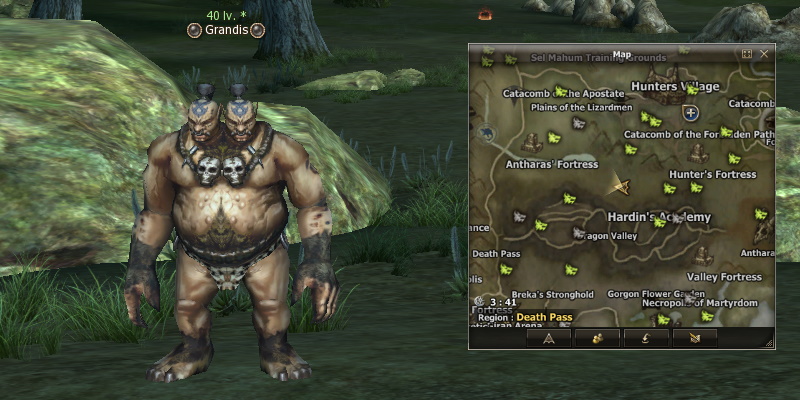Click the second button in the map's bottom toolbar
The image size is (800, 400).
click(x=595, y=338)
